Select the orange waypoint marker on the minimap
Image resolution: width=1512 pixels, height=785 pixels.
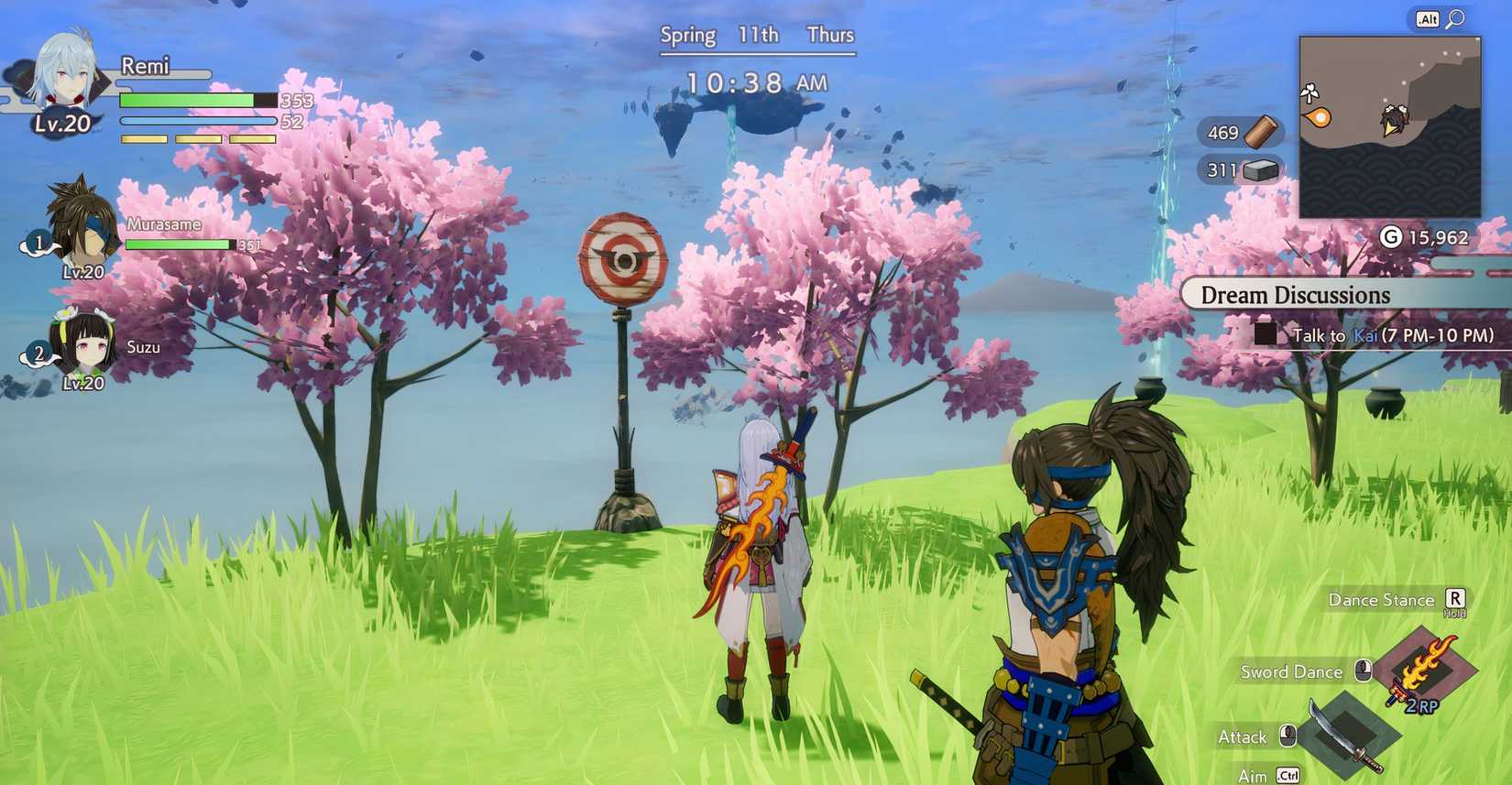coord(1316,114)
